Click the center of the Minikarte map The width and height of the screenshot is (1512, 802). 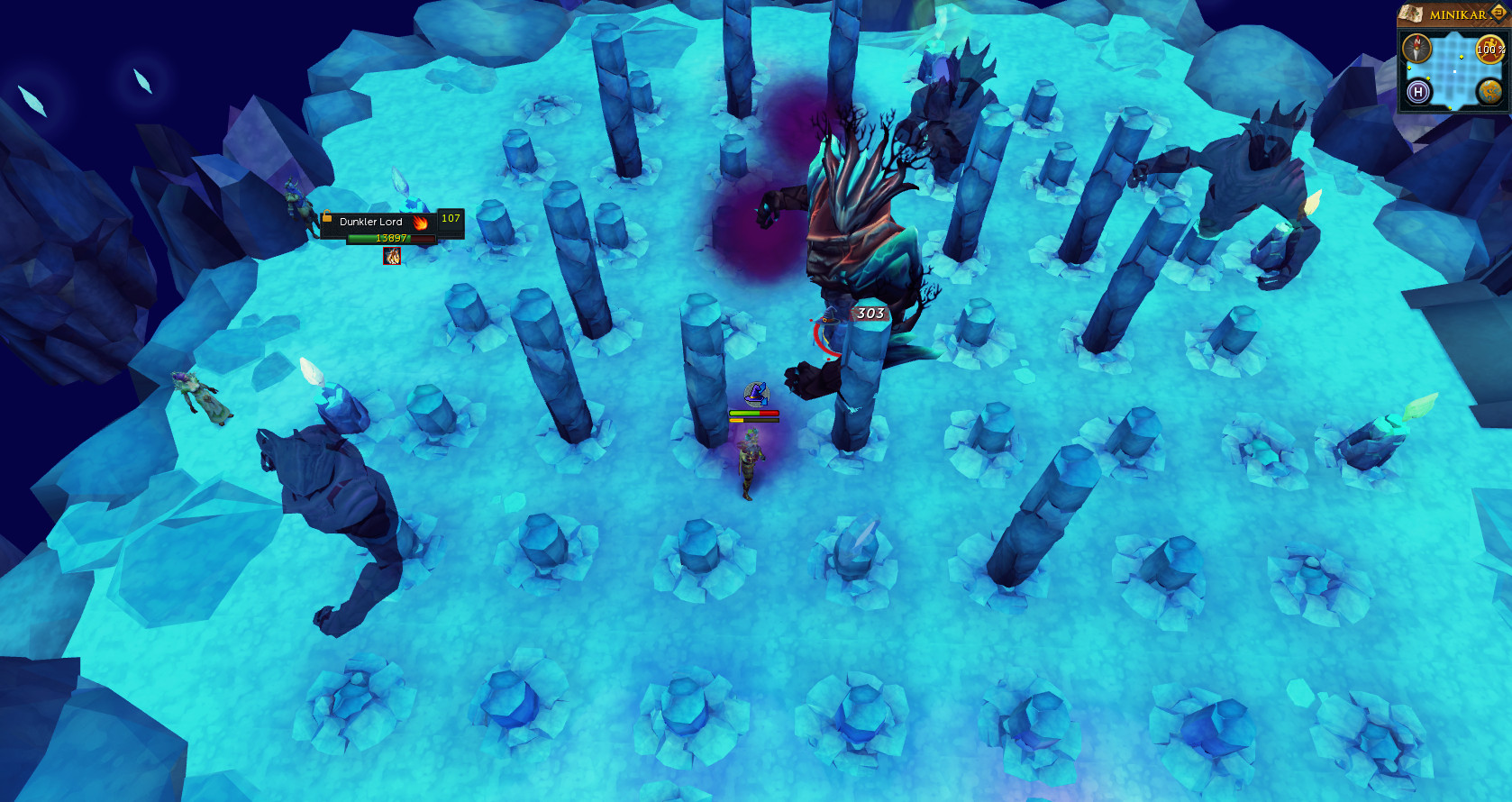pyautogui.click(x=1453, y=70)
